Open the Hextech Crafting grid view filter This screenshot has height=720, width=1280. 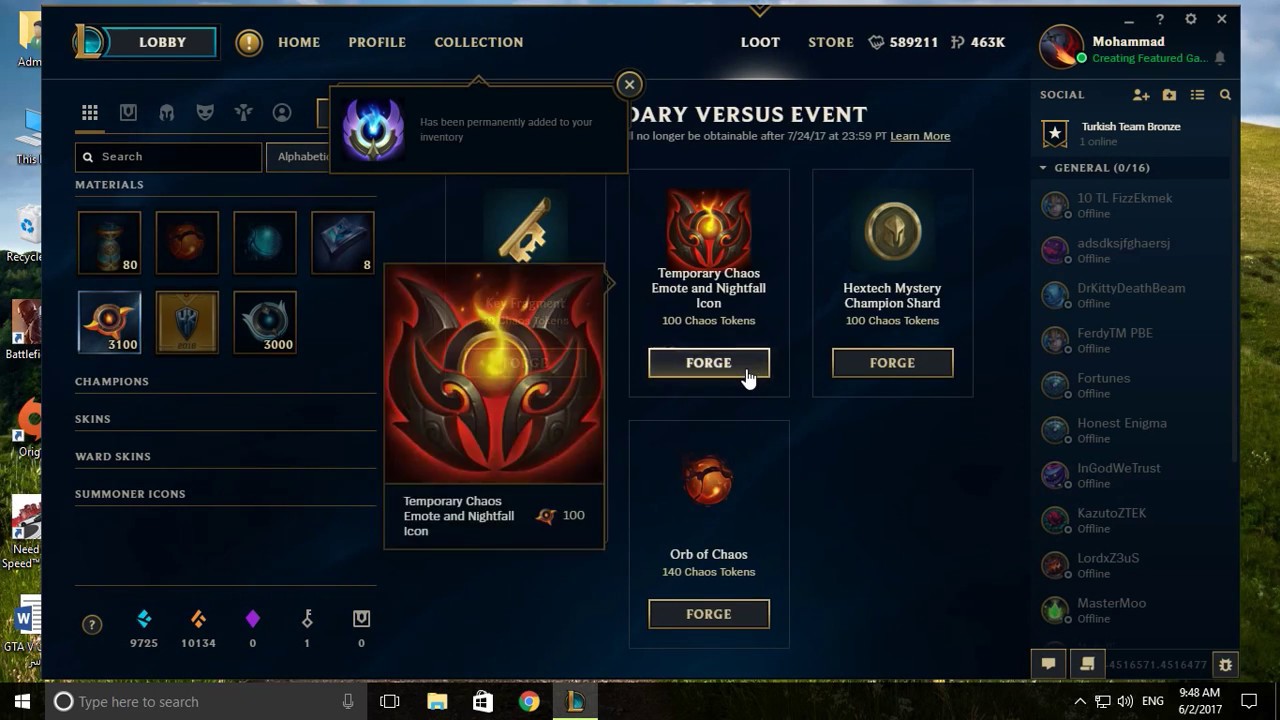coord(90,113)
